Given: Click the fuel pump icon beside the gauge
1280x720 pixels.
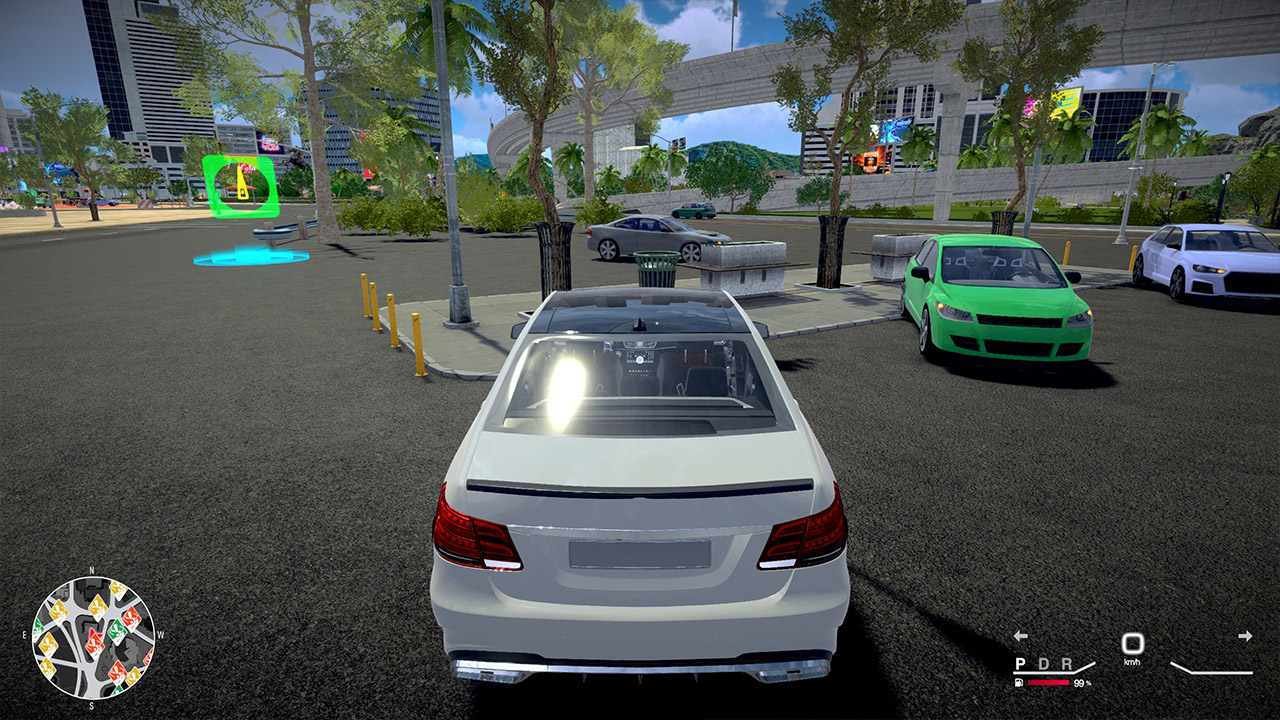Looking at the screenshot, I should (x=1018, y=683).
